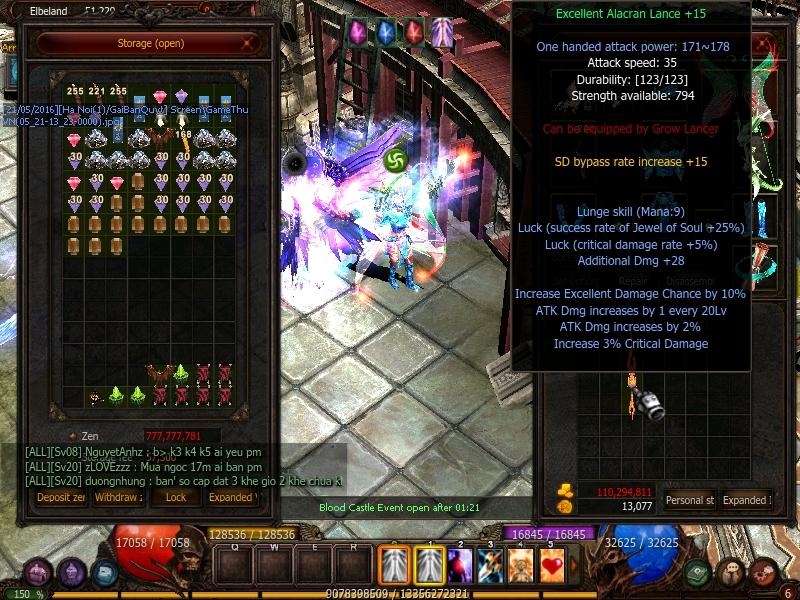Open the Personal store button
800x600 pixels.
click(689, 500)
